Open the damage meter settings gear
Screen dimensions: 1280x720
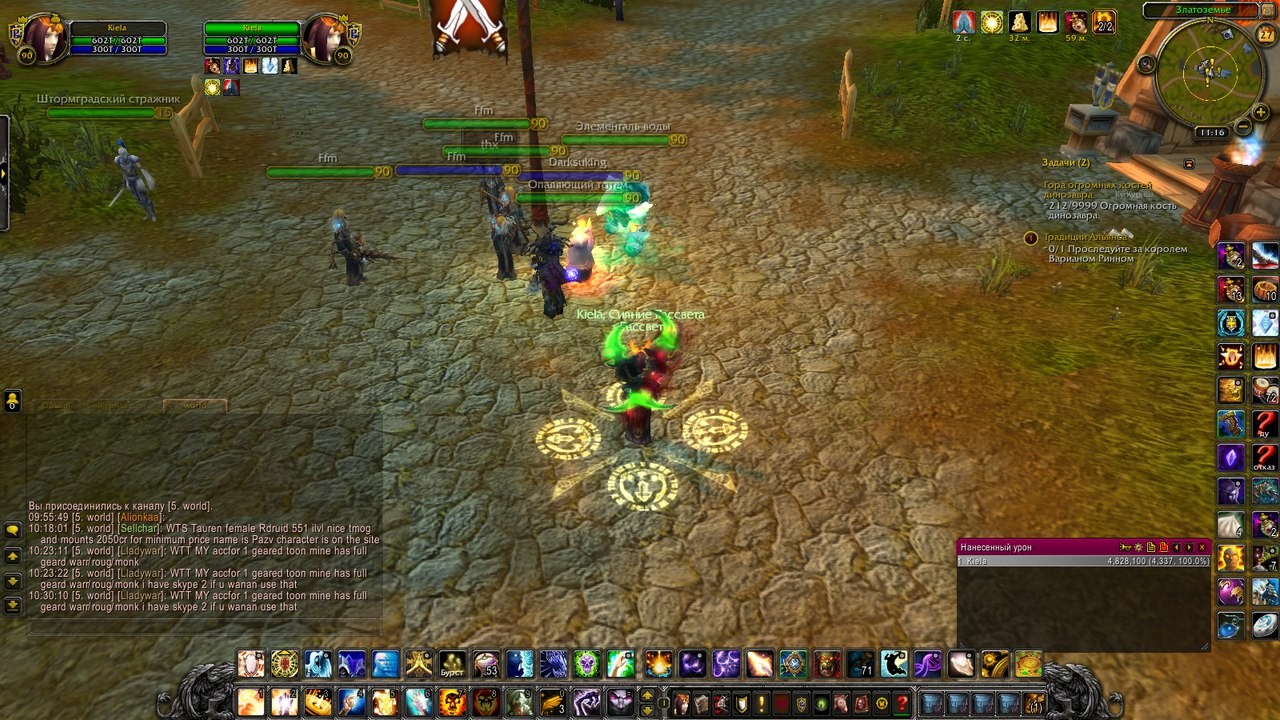[x=1138, y=547]
